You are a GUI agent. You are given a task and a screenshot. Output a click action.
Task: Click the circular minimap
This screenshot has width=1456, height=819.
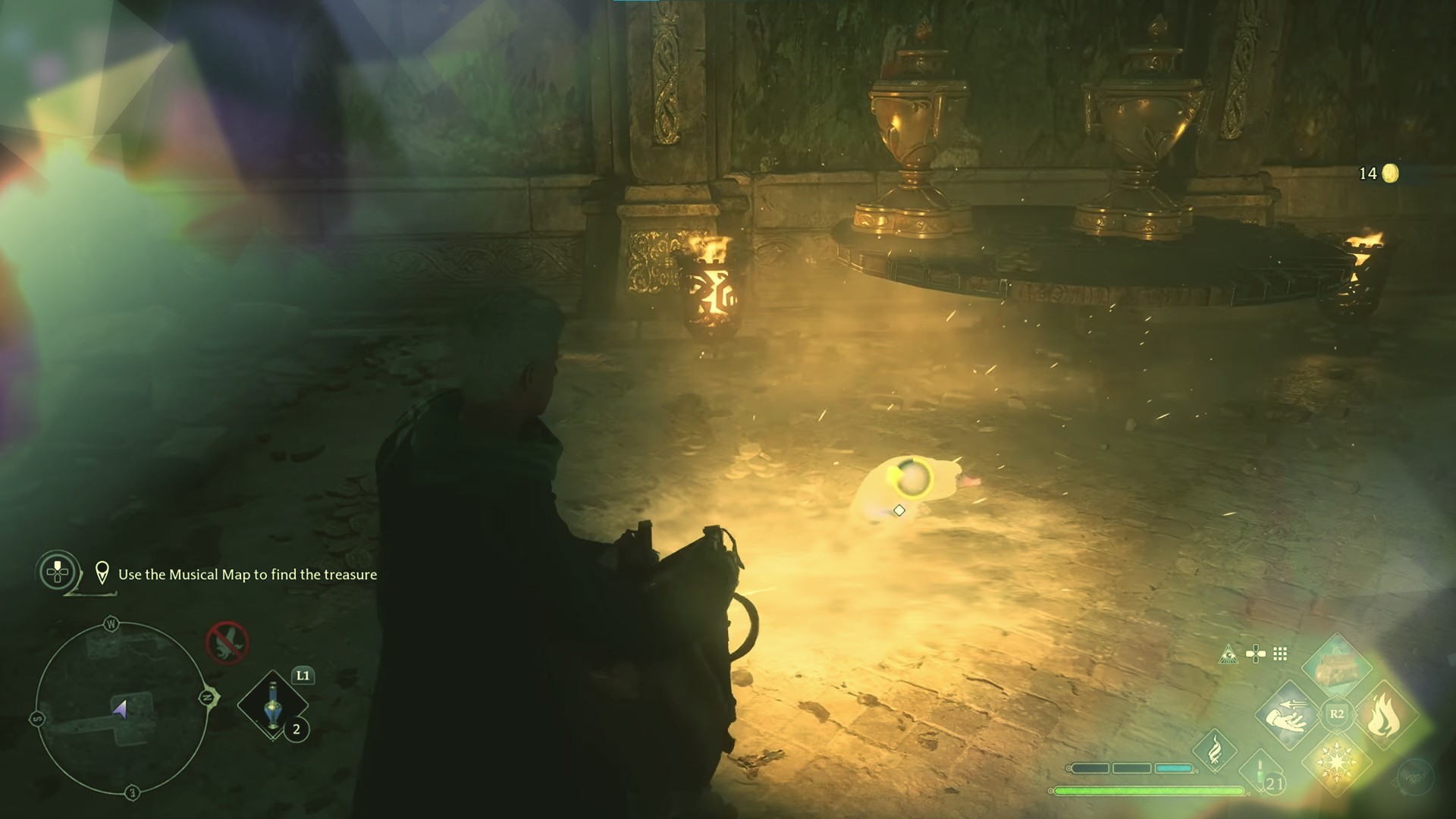pos(121,709)
